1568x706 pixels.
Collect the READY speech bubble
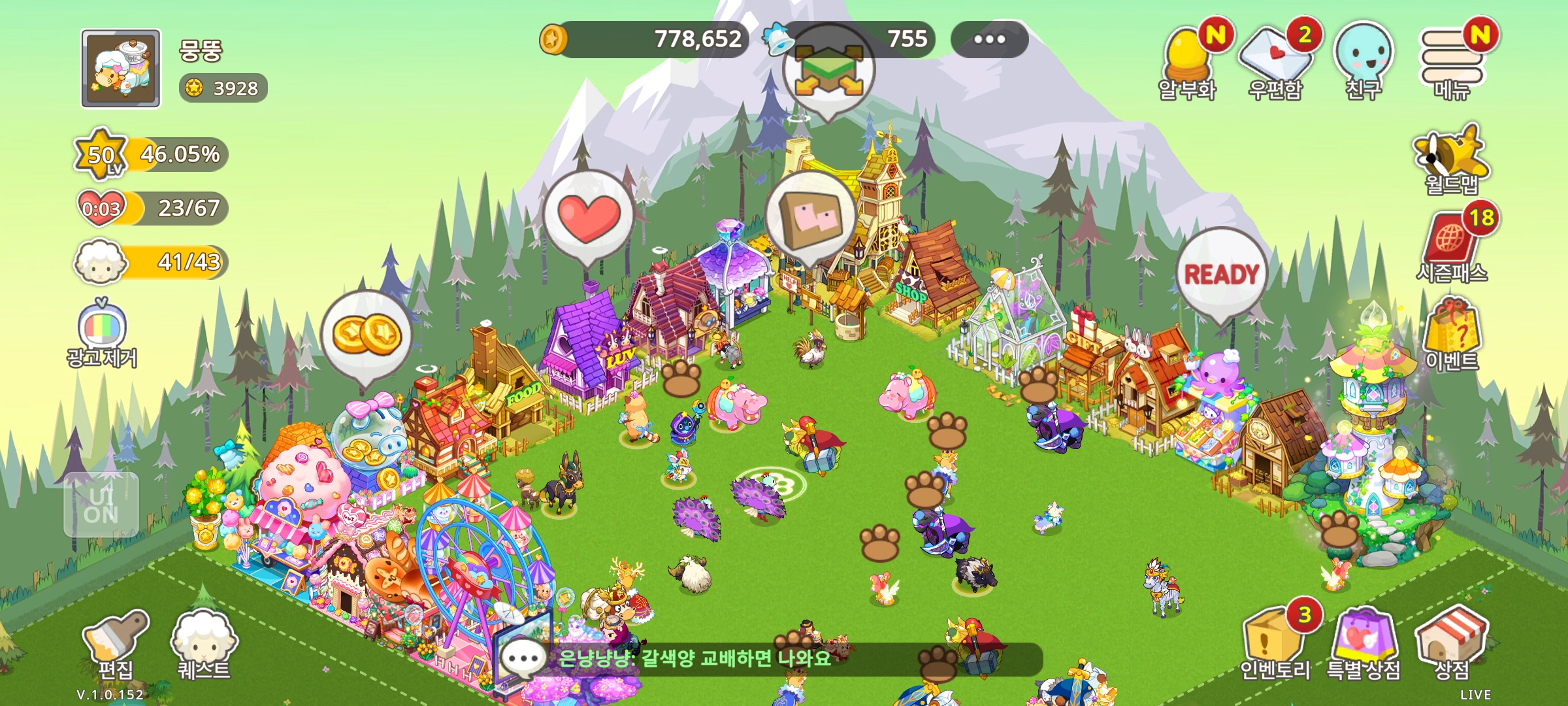(x=1221, y=275)
